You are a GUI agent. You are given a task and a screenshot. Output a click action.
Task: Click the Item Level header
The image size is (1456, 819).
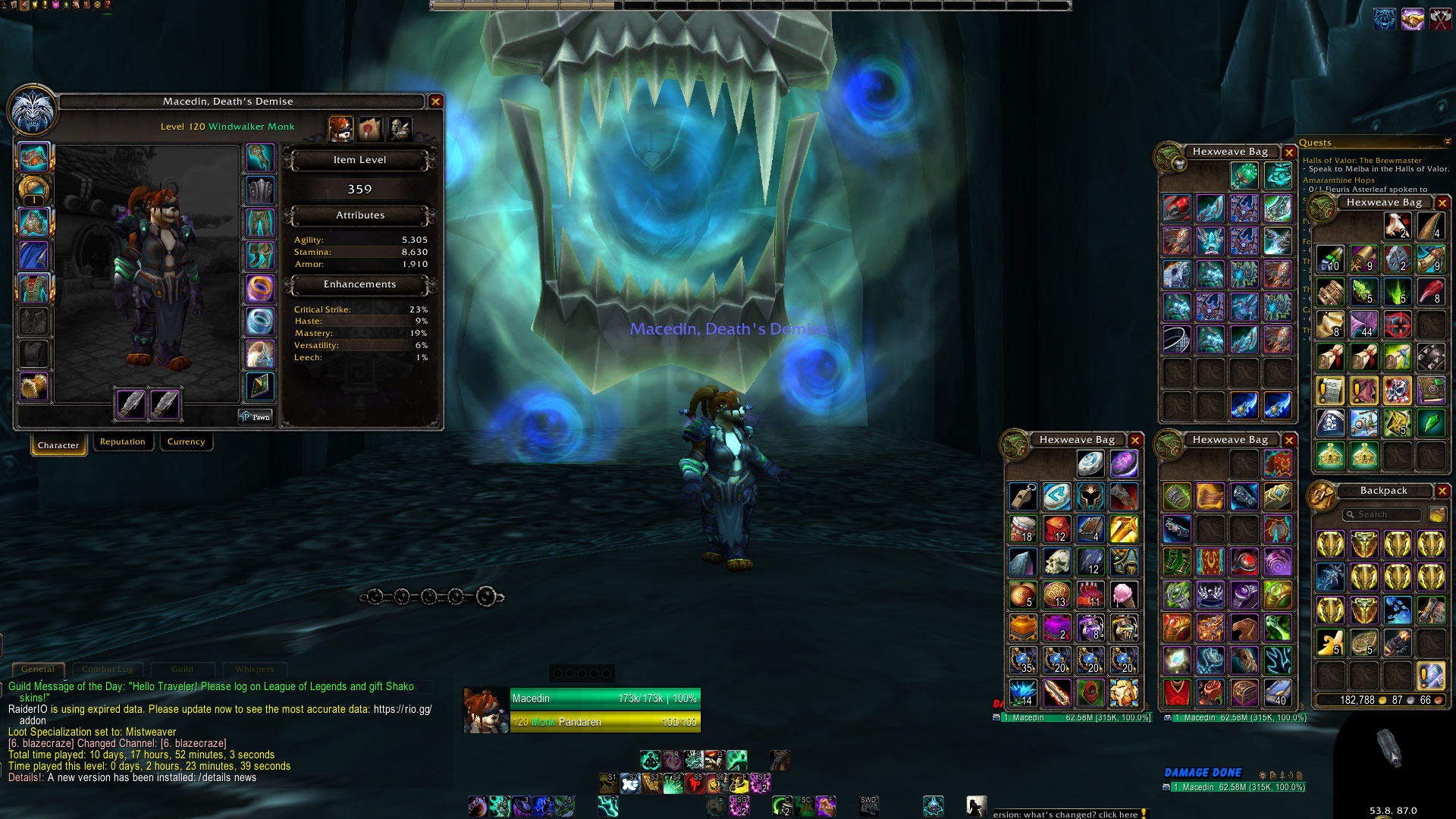(x=359, y=160)
